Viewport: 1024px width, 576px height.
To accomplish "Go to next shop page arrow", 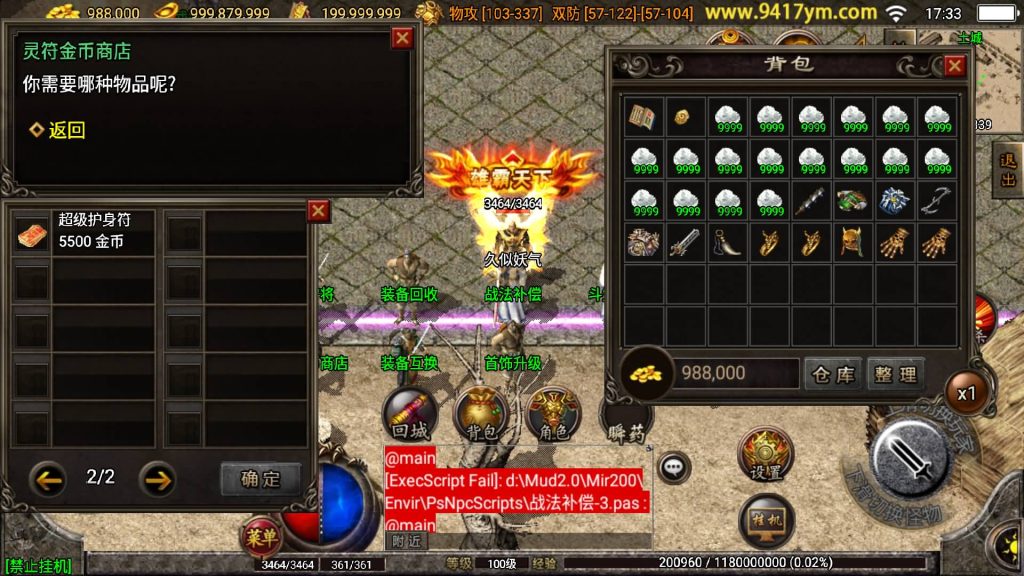I will [157, 478].
